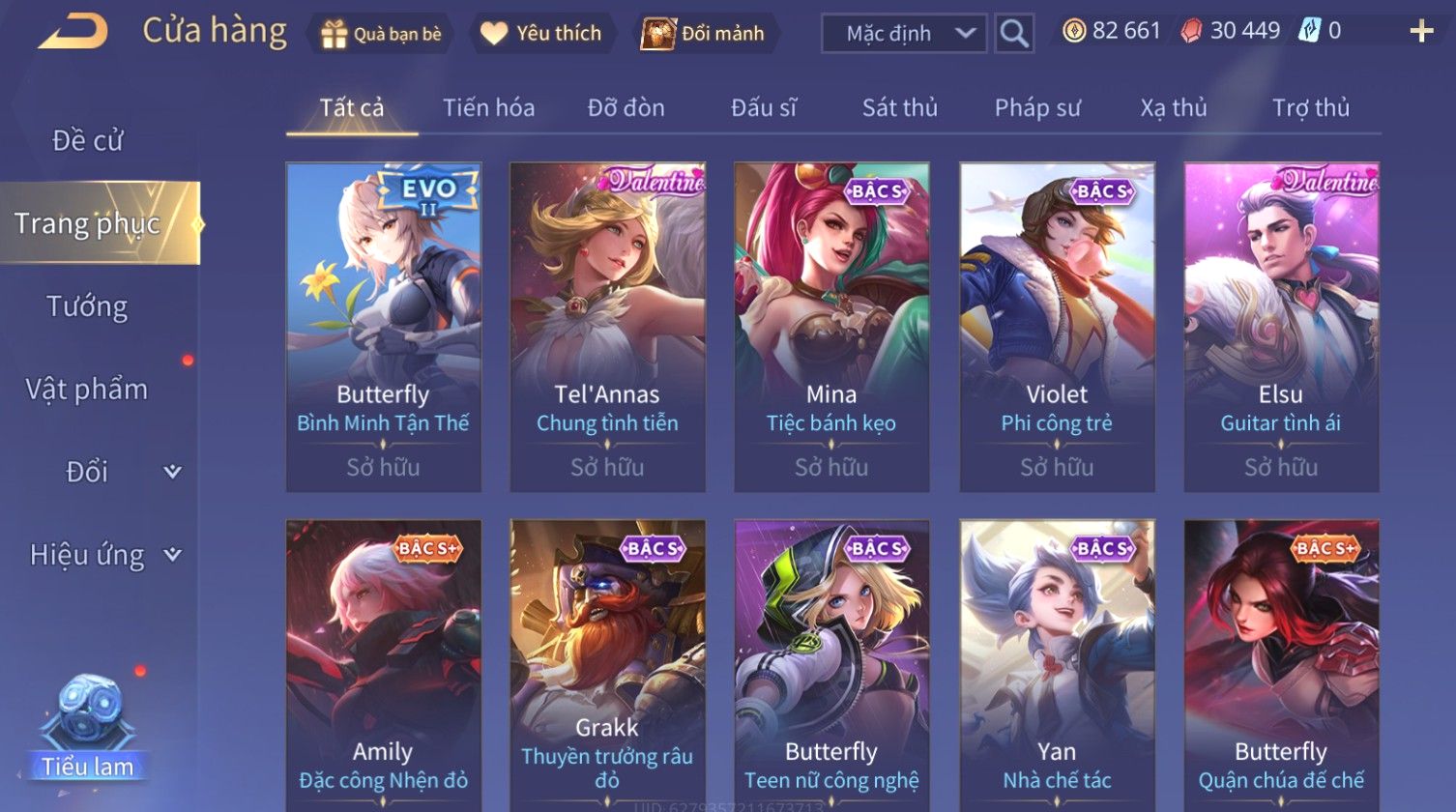Choose the Trợ thủ tab
The width and height of the screenshot is (1456, 812).
click(1310, 108)
